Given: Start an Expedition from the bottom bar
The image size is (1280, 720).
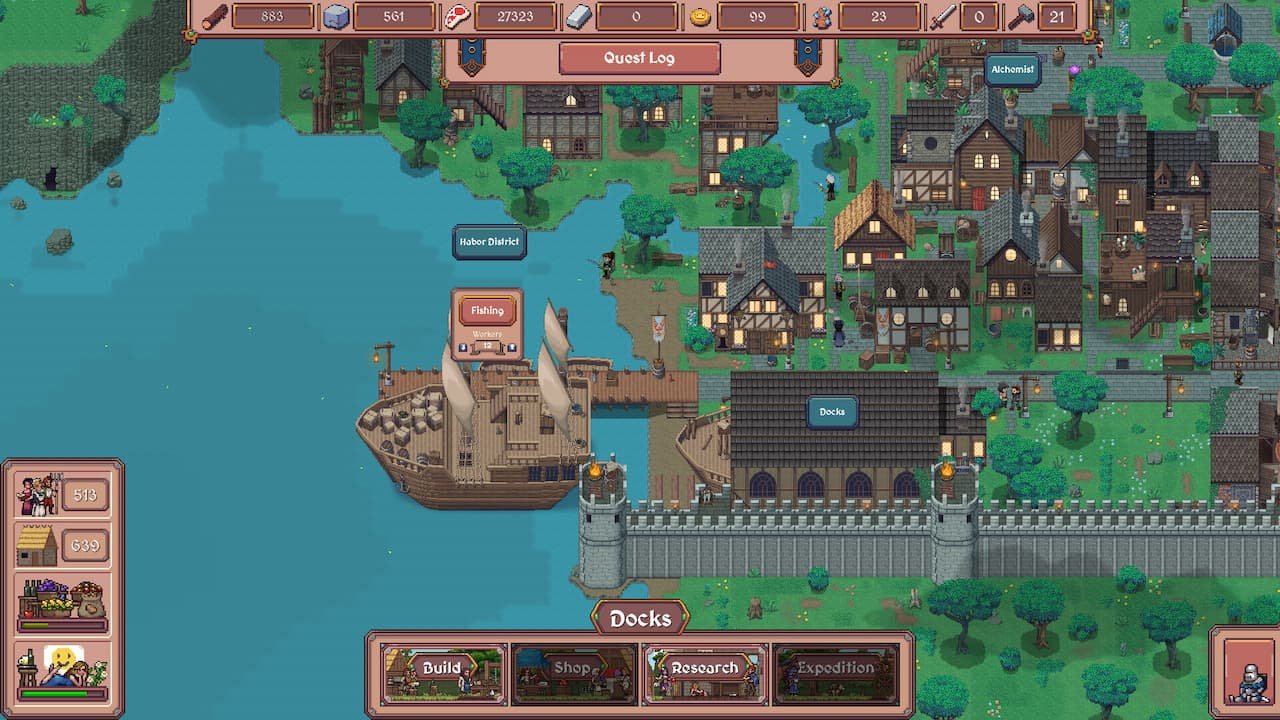Looking at the screenshot, I should pos(835,669).
